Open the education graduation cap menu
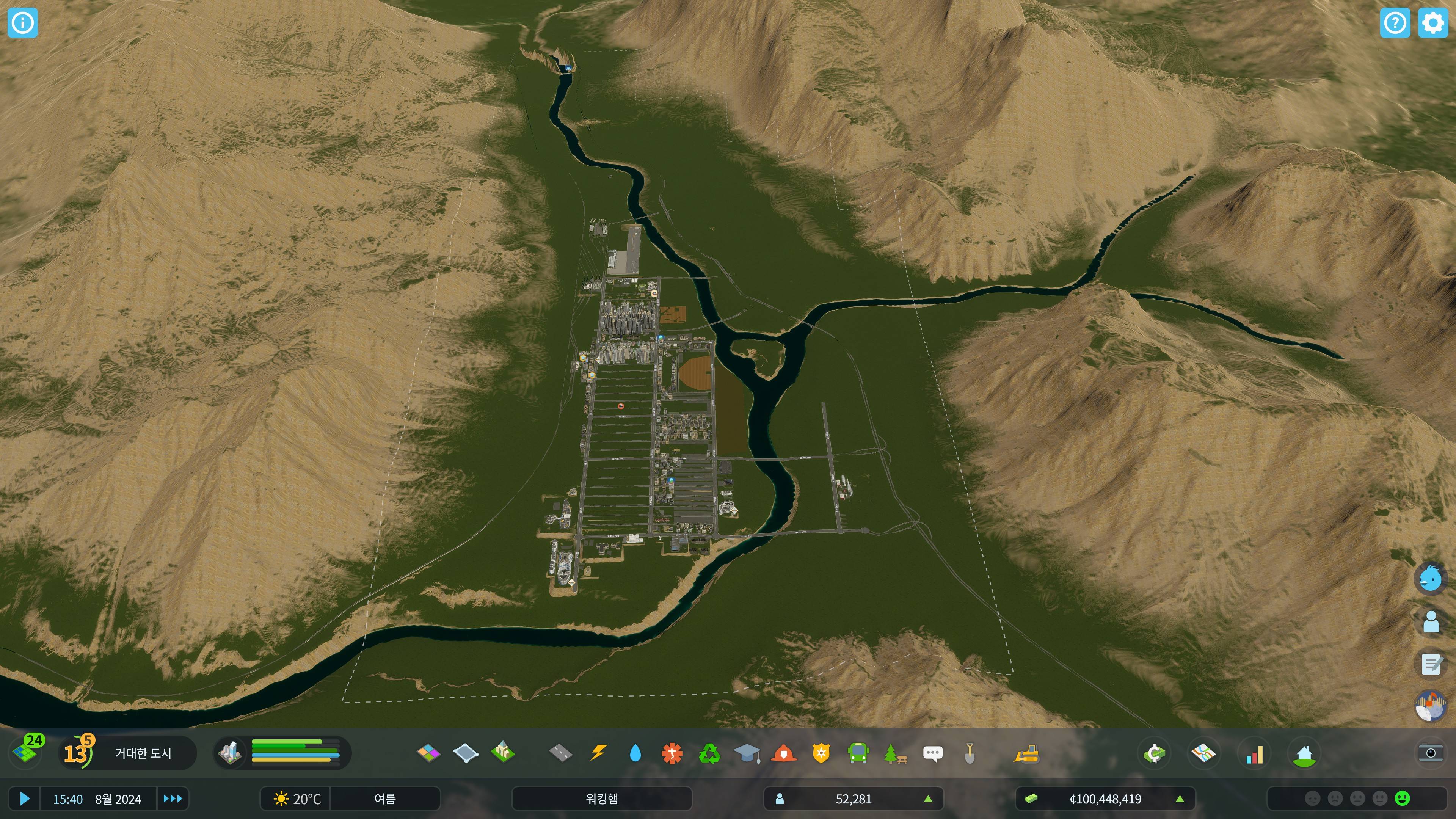The image size is (1456, 819). [x=747, y=753]
